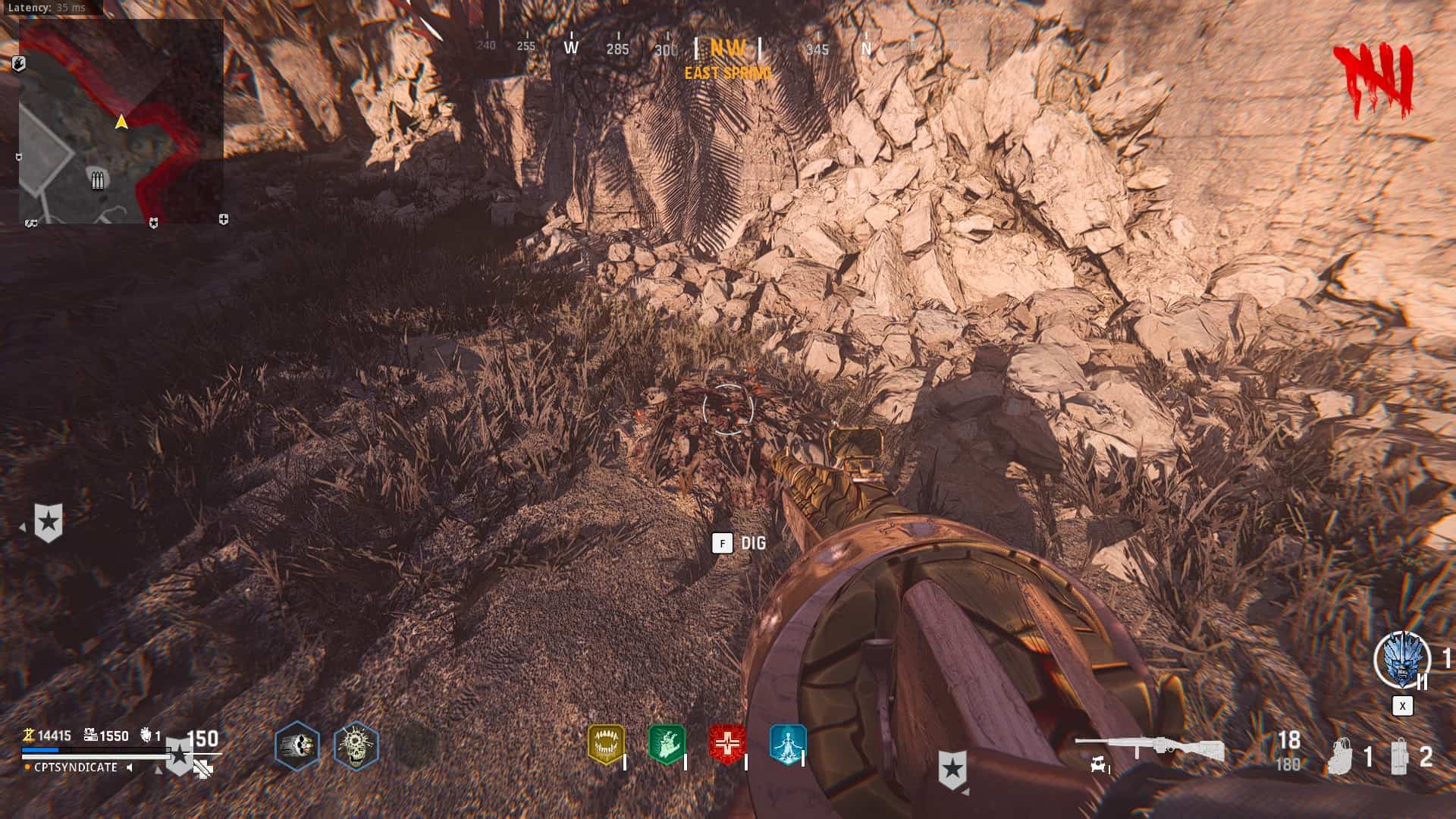The image size is (1456, 819).
Task: Click the CPTSYNDICATE player name tag
Action: click(x=76, y=767)
